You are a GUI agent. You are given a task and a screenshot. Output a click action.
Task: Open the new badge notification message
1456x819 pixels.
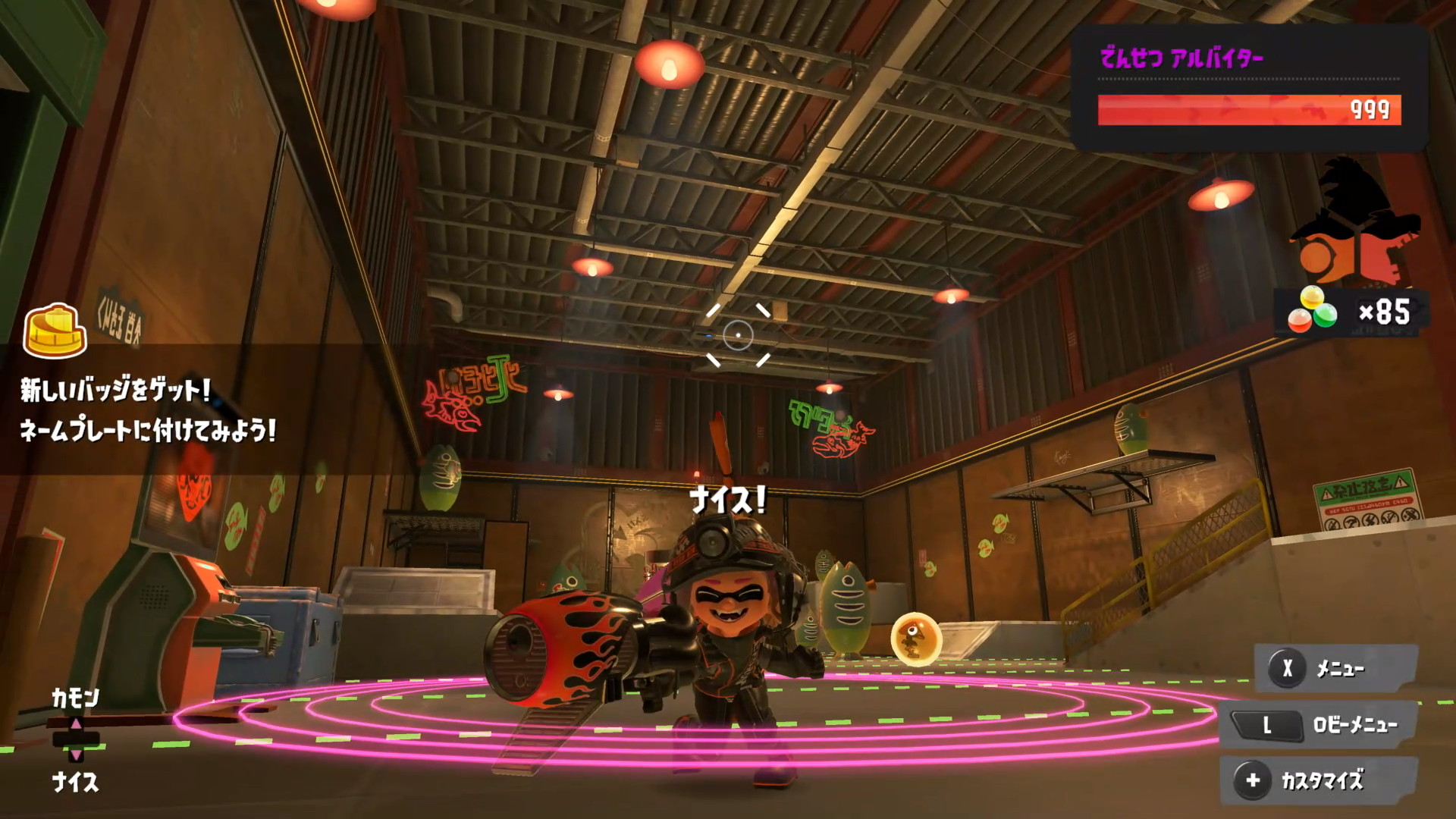point(149,410)
